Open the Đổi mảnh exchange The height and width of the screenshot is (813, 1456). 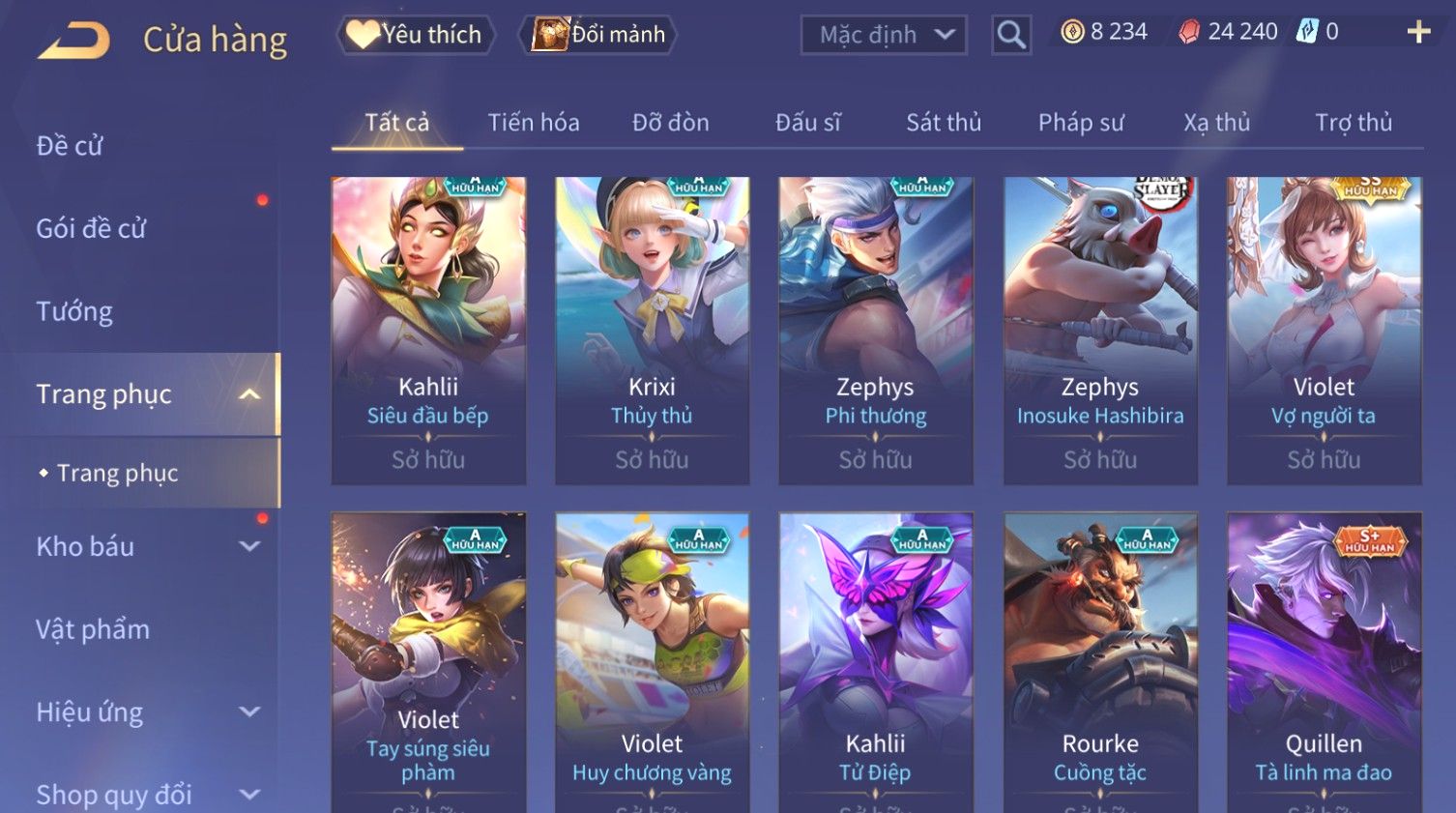pyautogui.click(x=599, y=35)
